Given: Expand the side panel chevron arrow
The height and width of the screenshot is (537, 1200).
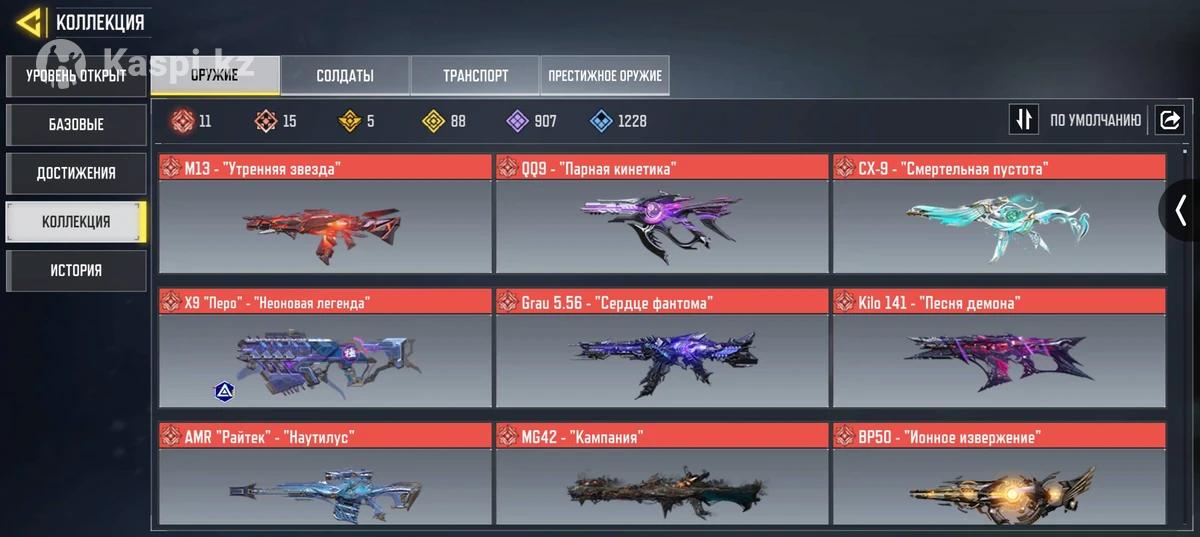Looking at the screenshot, I should point(1181,210).
